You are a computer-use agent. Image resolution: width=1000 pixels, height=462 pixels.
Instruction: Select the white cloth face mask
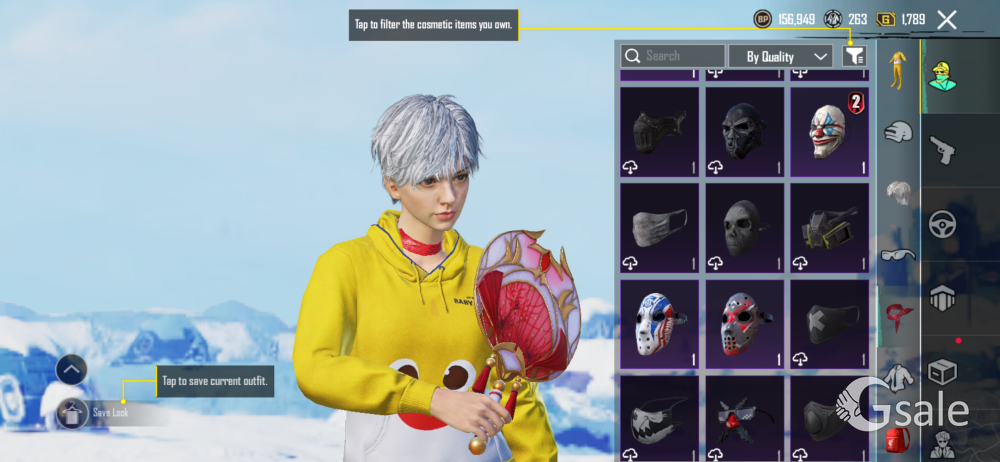[x=659, y=227]
